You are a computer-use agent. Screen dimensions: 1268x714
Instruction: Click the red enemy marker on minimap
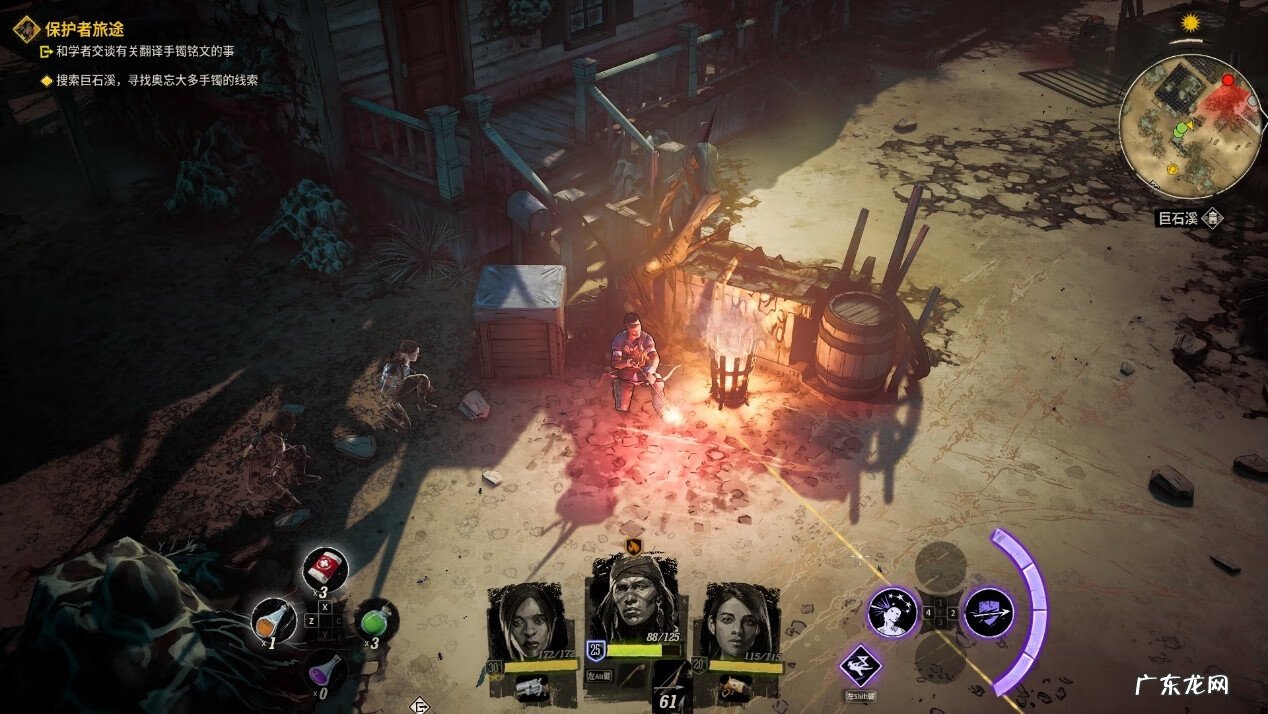point(1227,80)
